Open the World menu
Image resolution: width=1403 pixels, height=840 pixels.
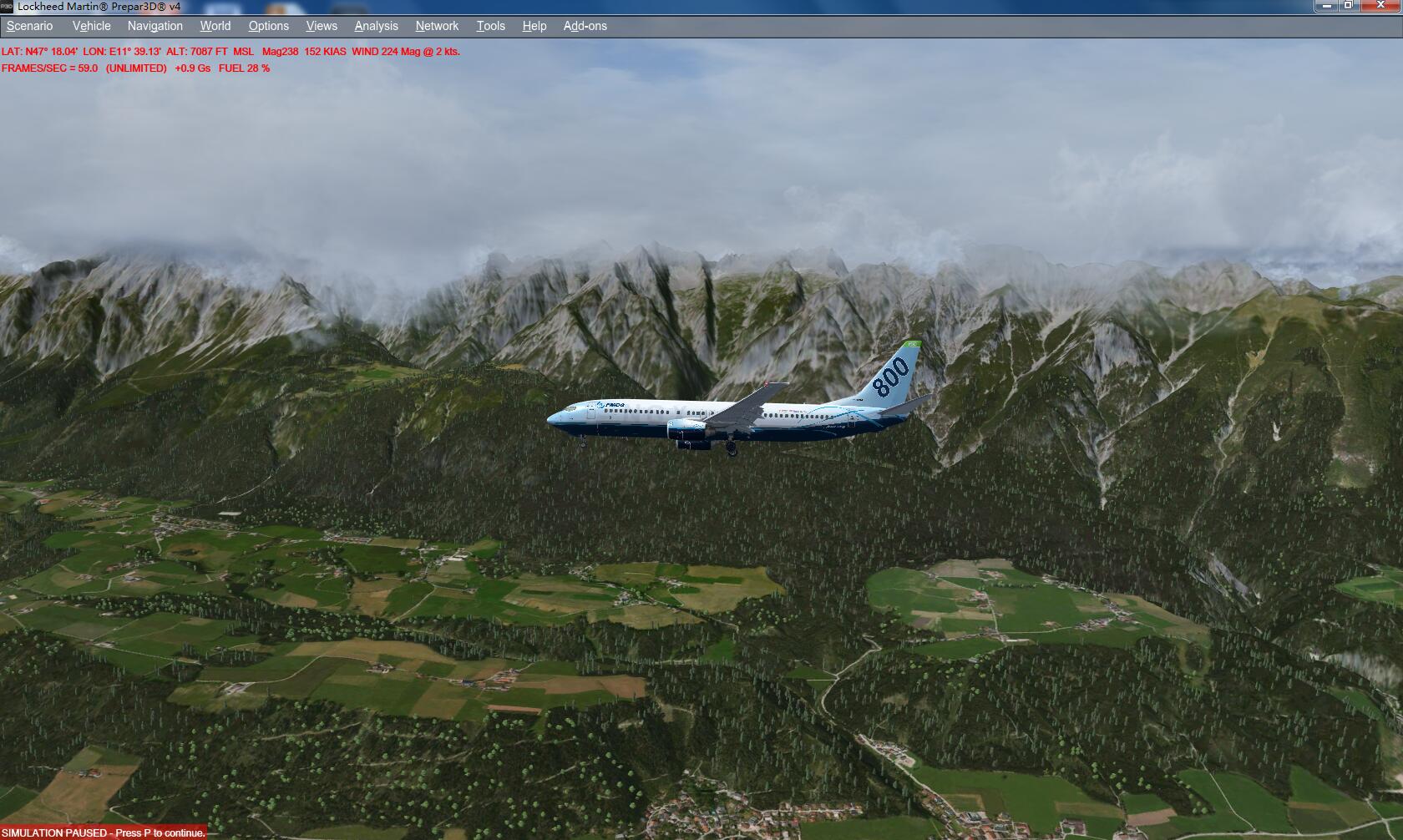(215, 26)
